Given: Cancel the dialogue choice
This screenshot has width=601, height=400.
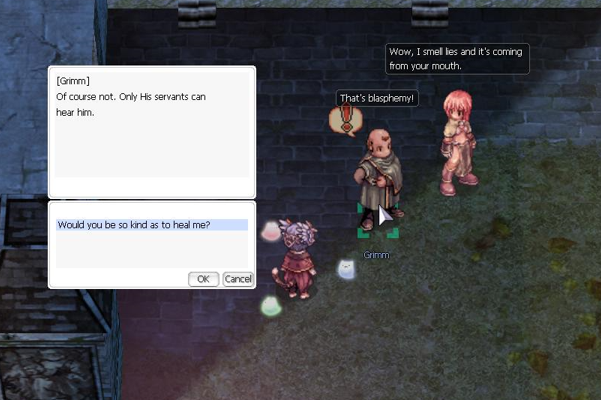Looking at the screenshot, I should (x=237, y=279).
